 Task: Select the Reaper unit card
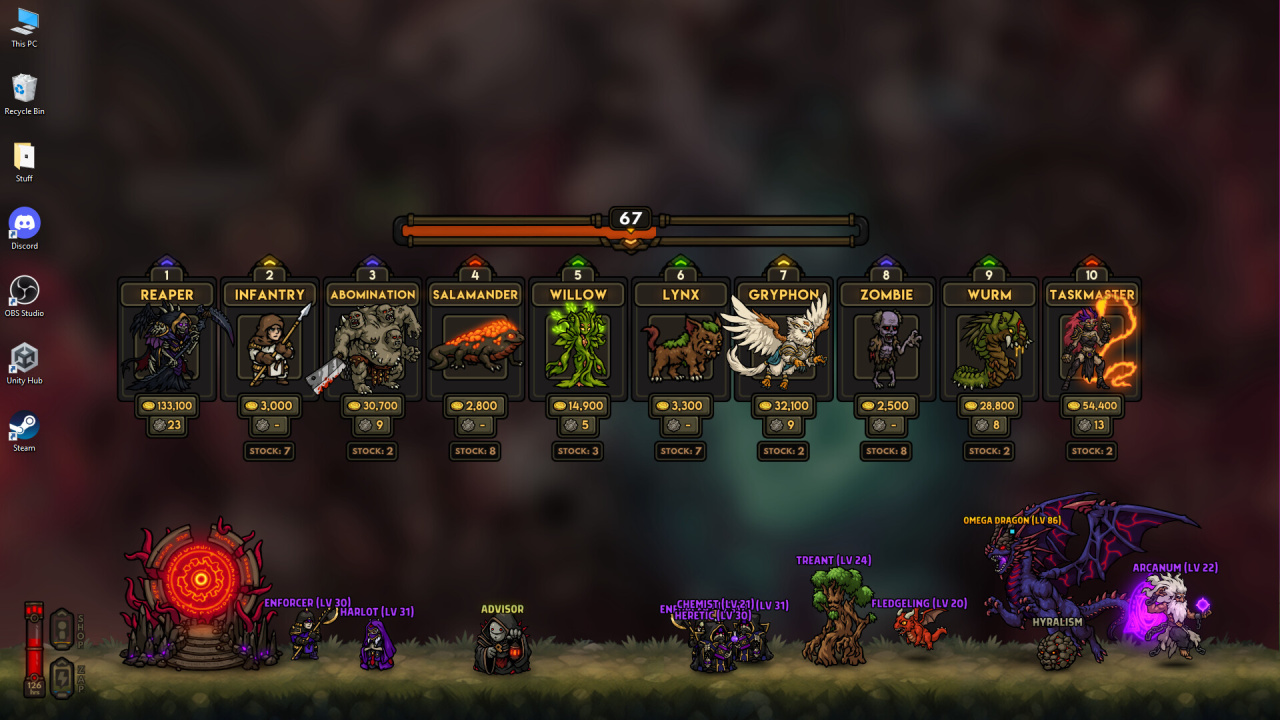point(167,347)
